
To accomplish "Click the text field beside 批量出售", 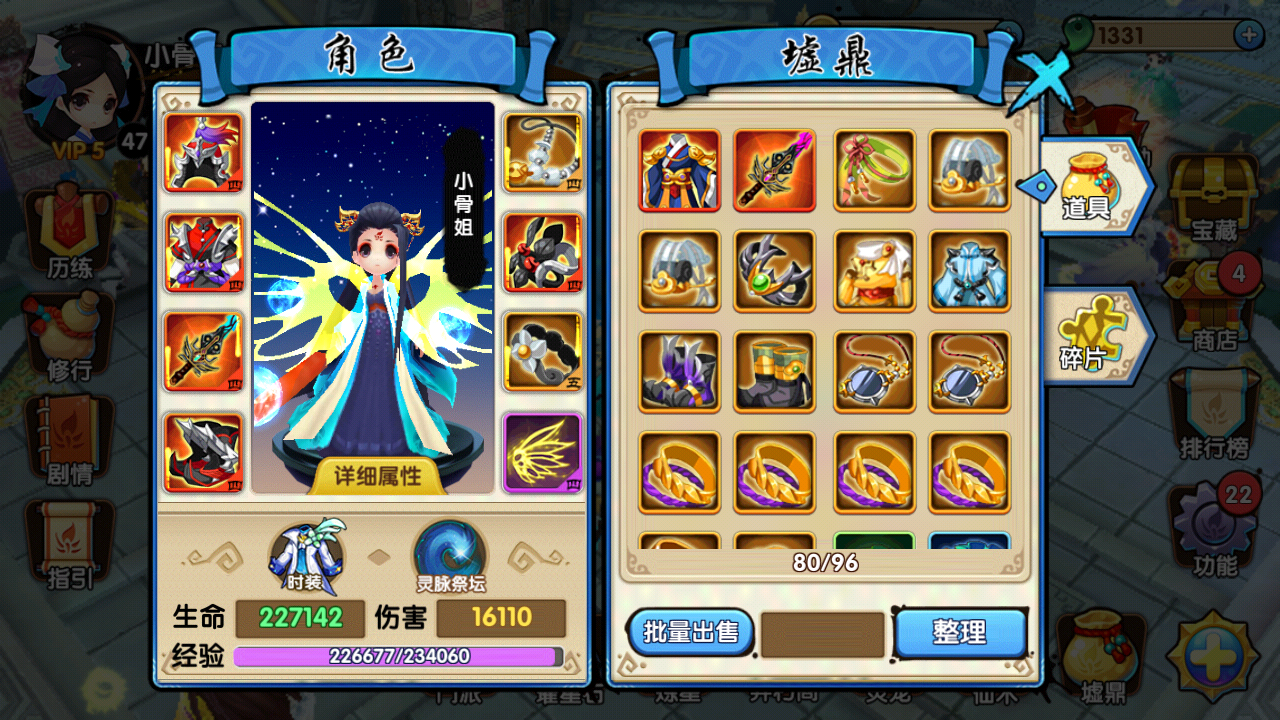I will pyautogui.click(x=822, y=632).
